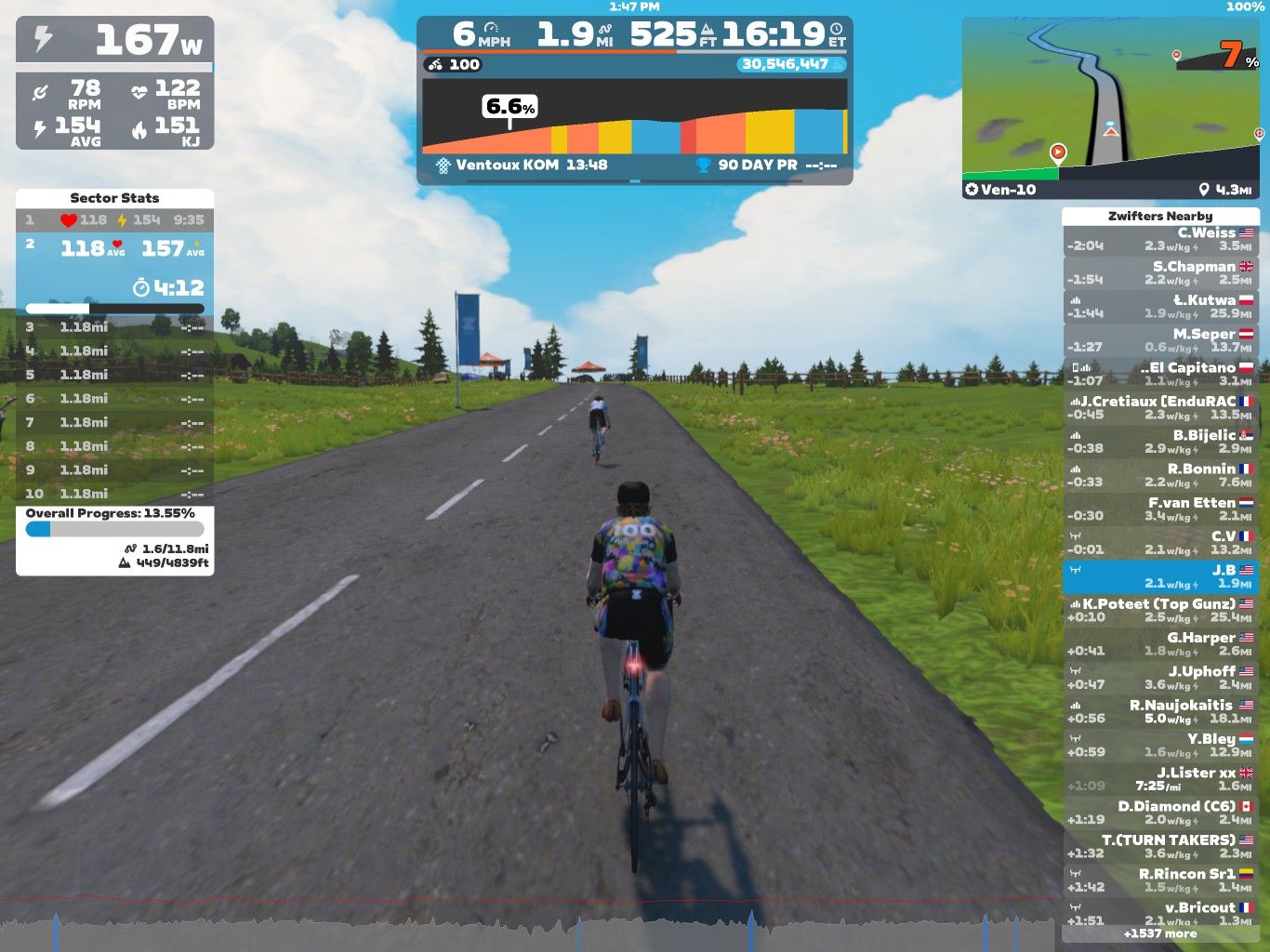
Task: Choose B.Bijelic from nearby riders
Action: [x=1160, y=442]
